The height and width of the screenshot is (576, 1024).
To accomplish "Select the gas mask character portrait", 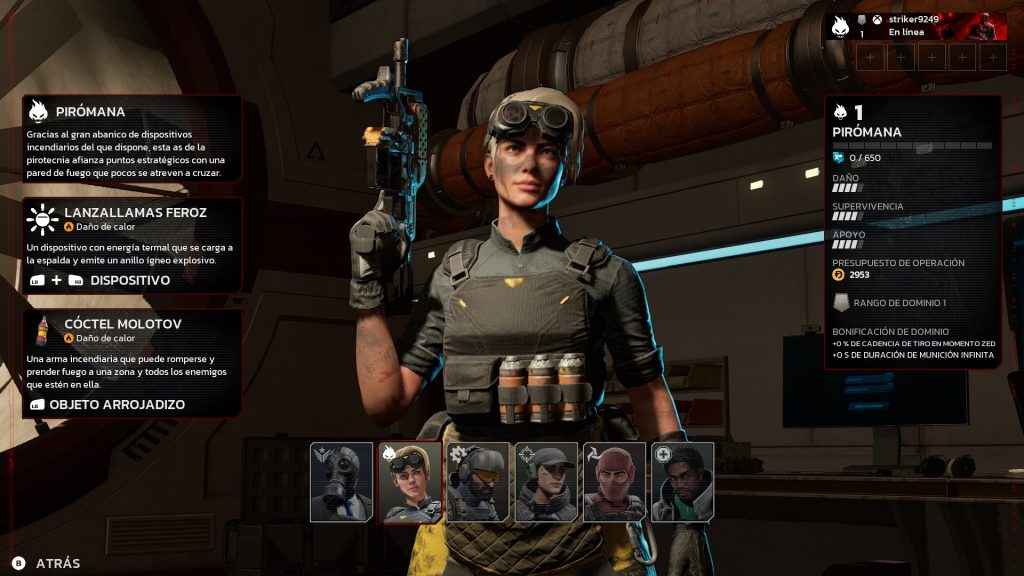I will point(341,482).
